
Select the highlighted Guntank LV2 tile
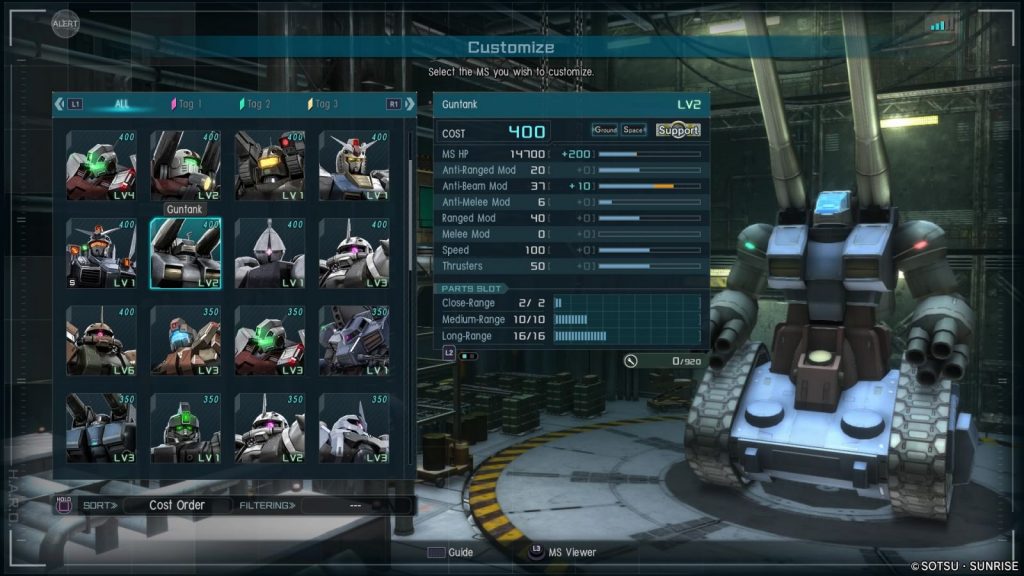tap(185, 253)
